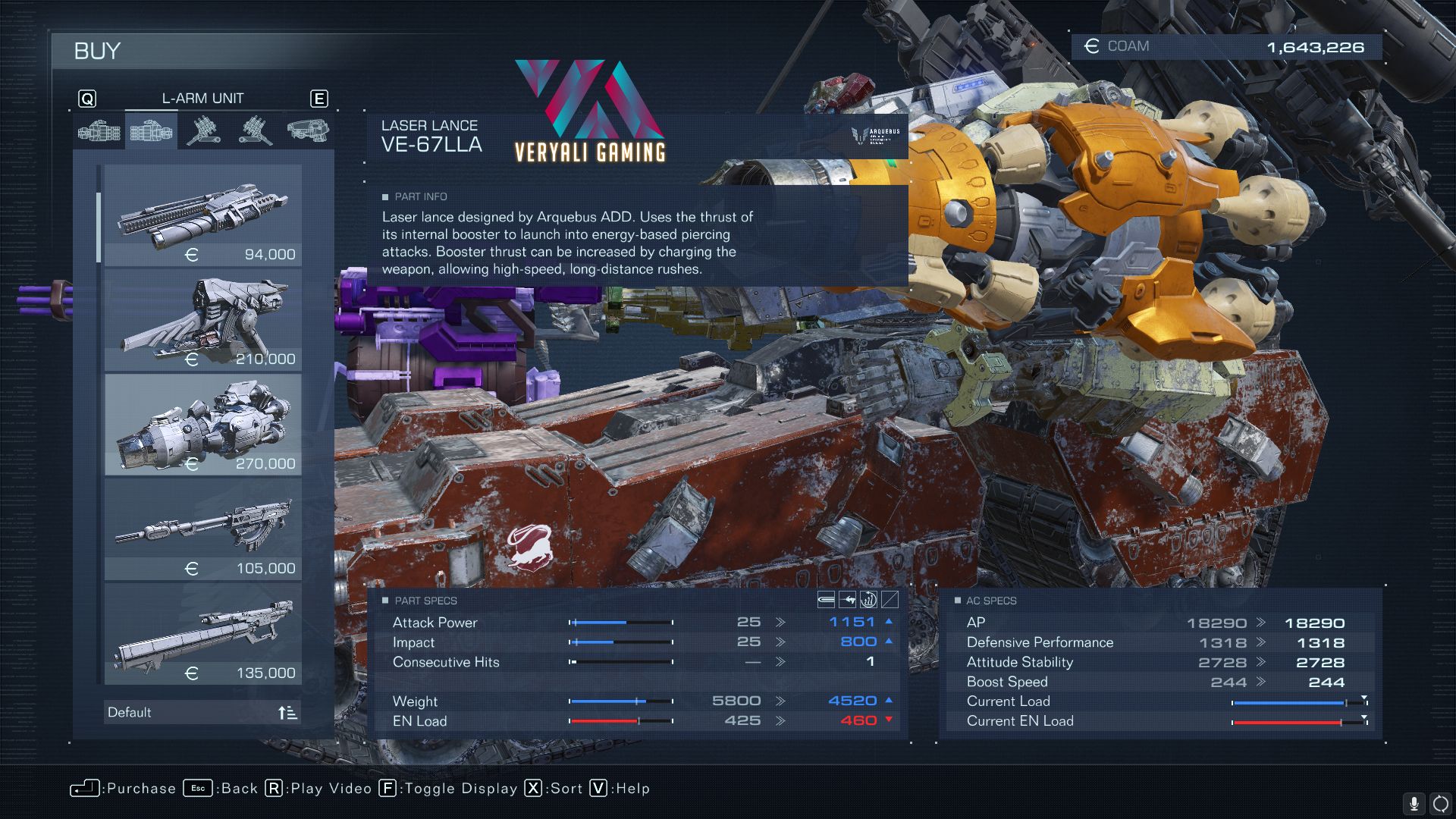
Task: Click the circular arrows overlay icon
Action: click(1440, 804)
